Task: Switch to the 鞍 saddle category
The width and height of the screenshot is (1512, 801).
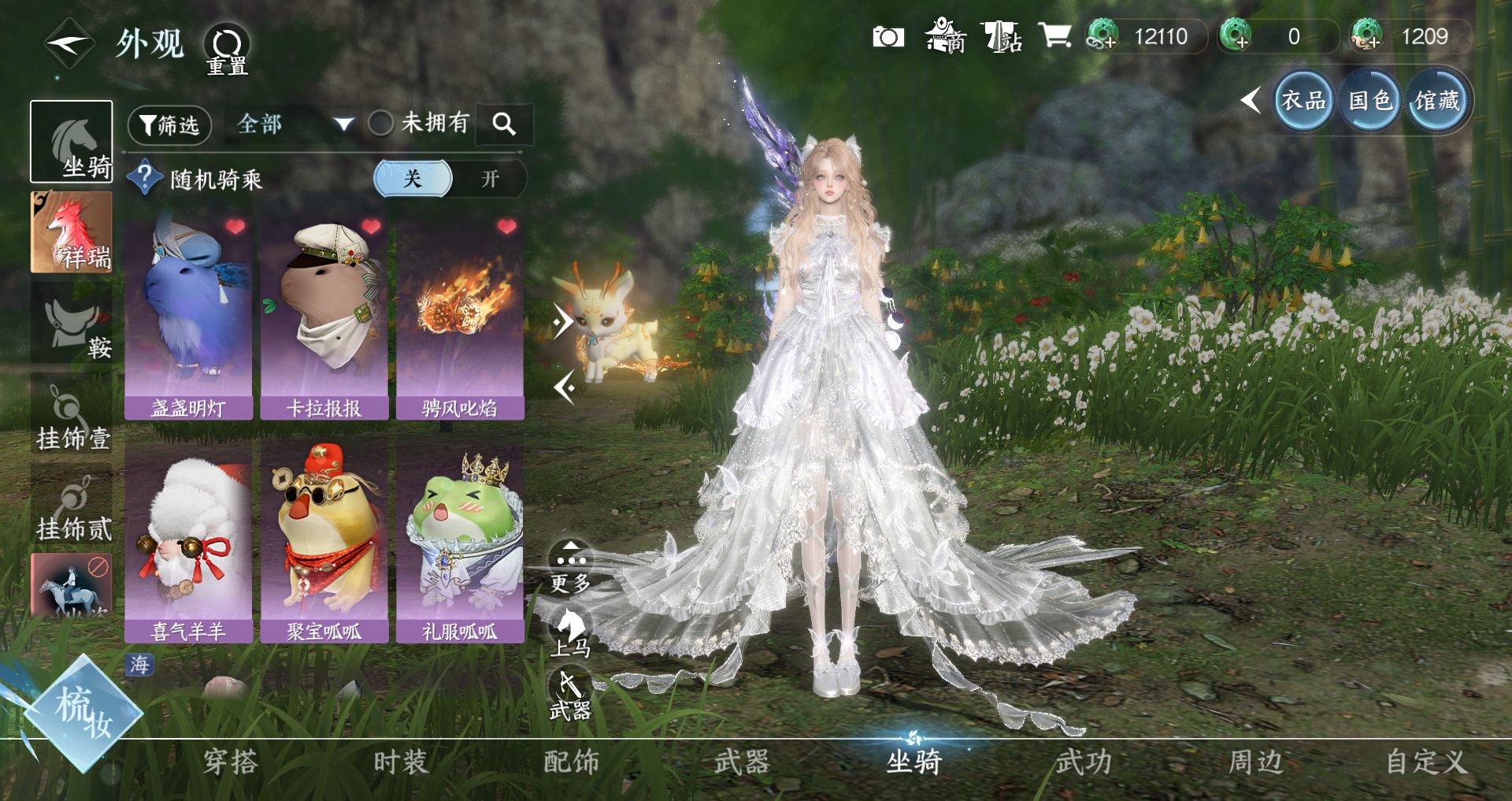Action: [71, 323]
